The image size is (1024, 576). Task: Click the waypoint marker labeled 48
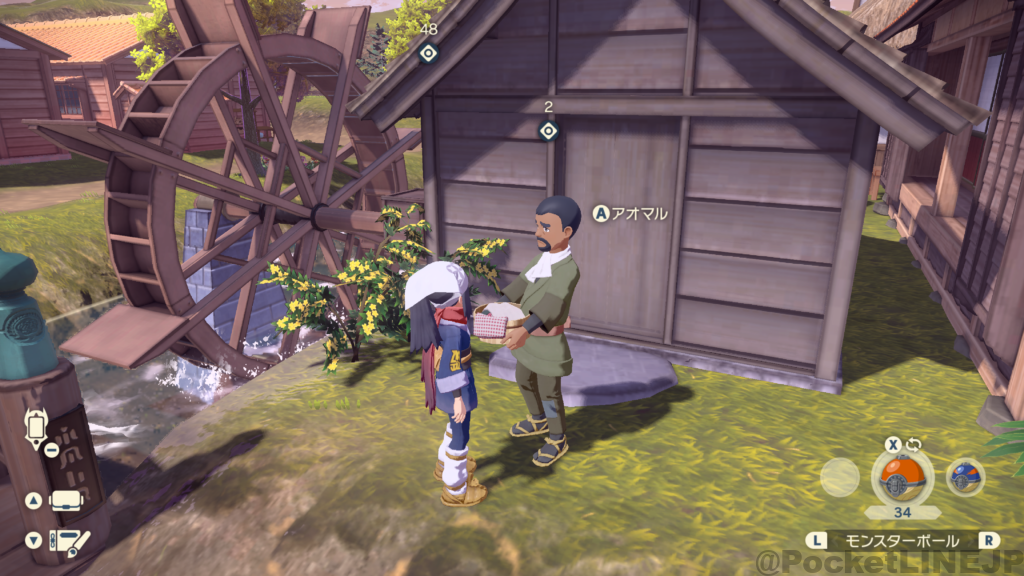coord(428,53)
